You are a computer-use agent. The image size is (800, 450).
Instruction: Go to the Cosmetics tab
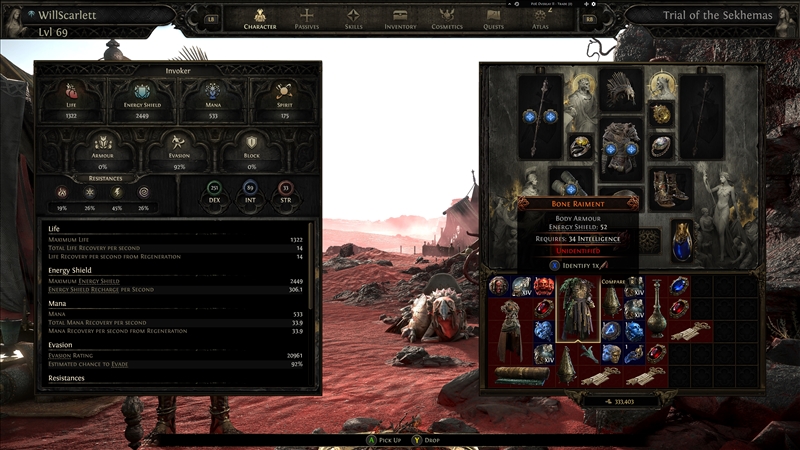tap(447, 19)
